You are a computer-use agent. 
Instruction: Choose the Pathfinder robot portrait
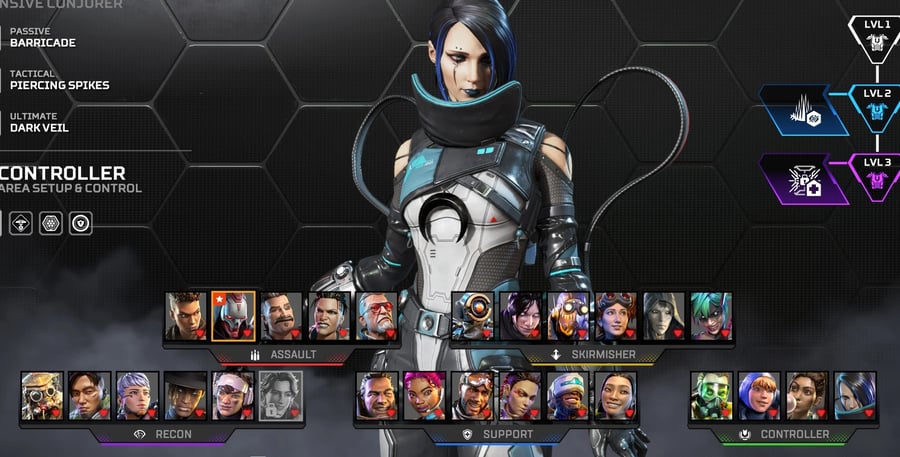472,316
